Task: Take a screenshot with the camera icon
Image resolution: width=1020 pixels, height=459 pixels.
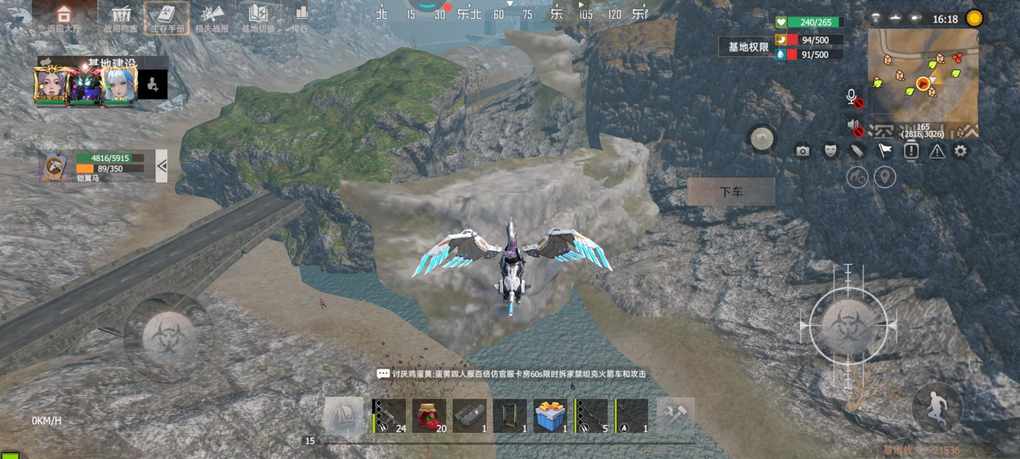Action: coord(802,151)
